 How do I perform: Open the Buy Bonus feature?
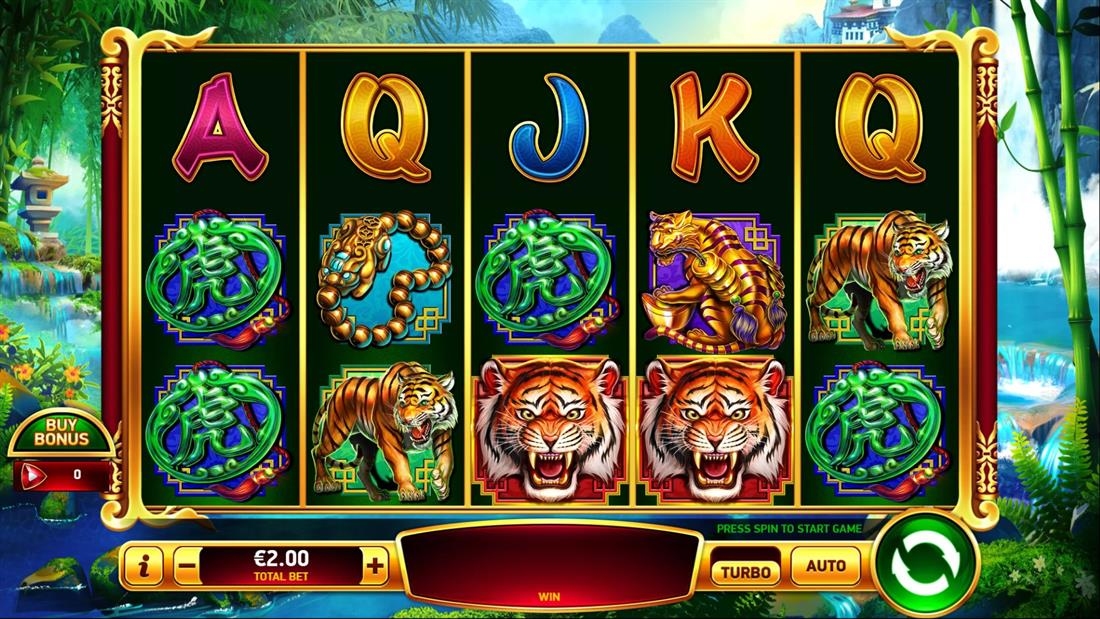61,432
